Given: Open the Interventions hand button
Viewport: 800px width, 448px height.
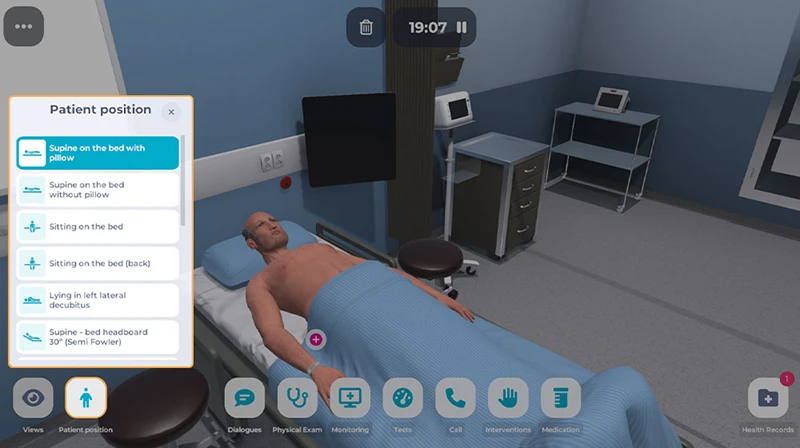Looking at the screenshot, I should tap(508, 398).
